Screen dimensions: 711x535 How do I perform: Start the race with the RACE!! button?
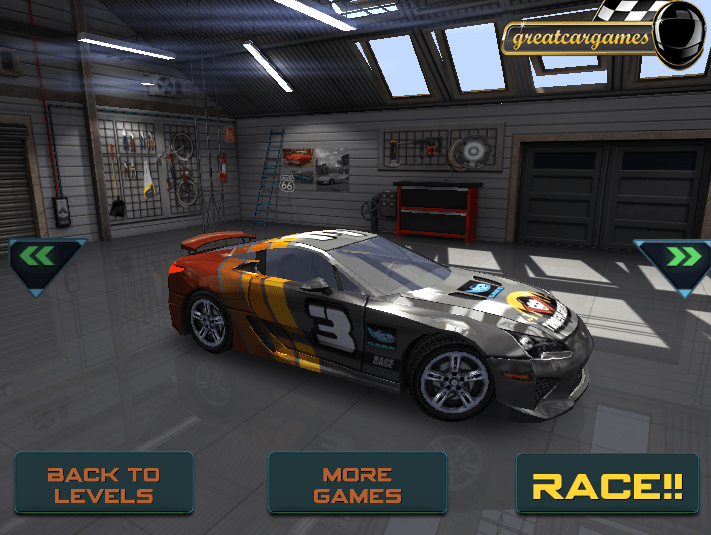[x=607, y=485]
